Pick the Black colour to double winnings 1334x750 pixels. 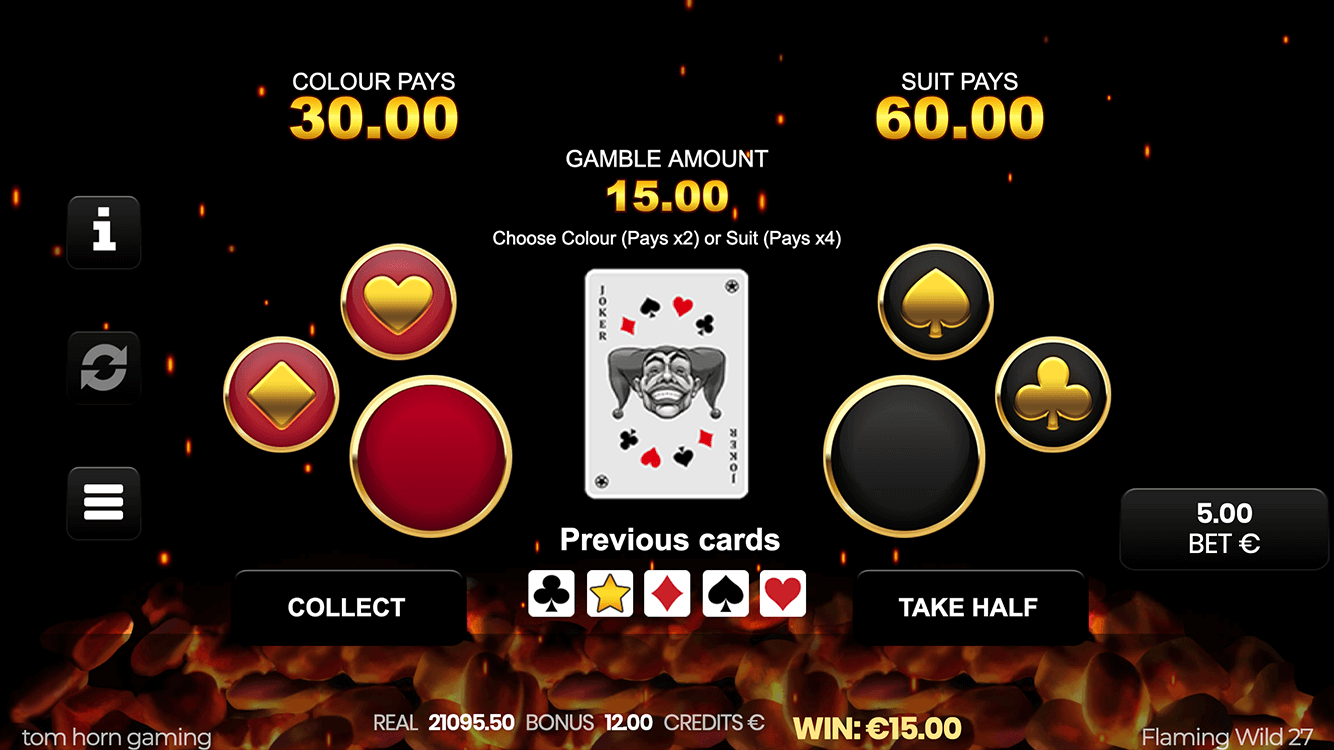coord(904,457)
